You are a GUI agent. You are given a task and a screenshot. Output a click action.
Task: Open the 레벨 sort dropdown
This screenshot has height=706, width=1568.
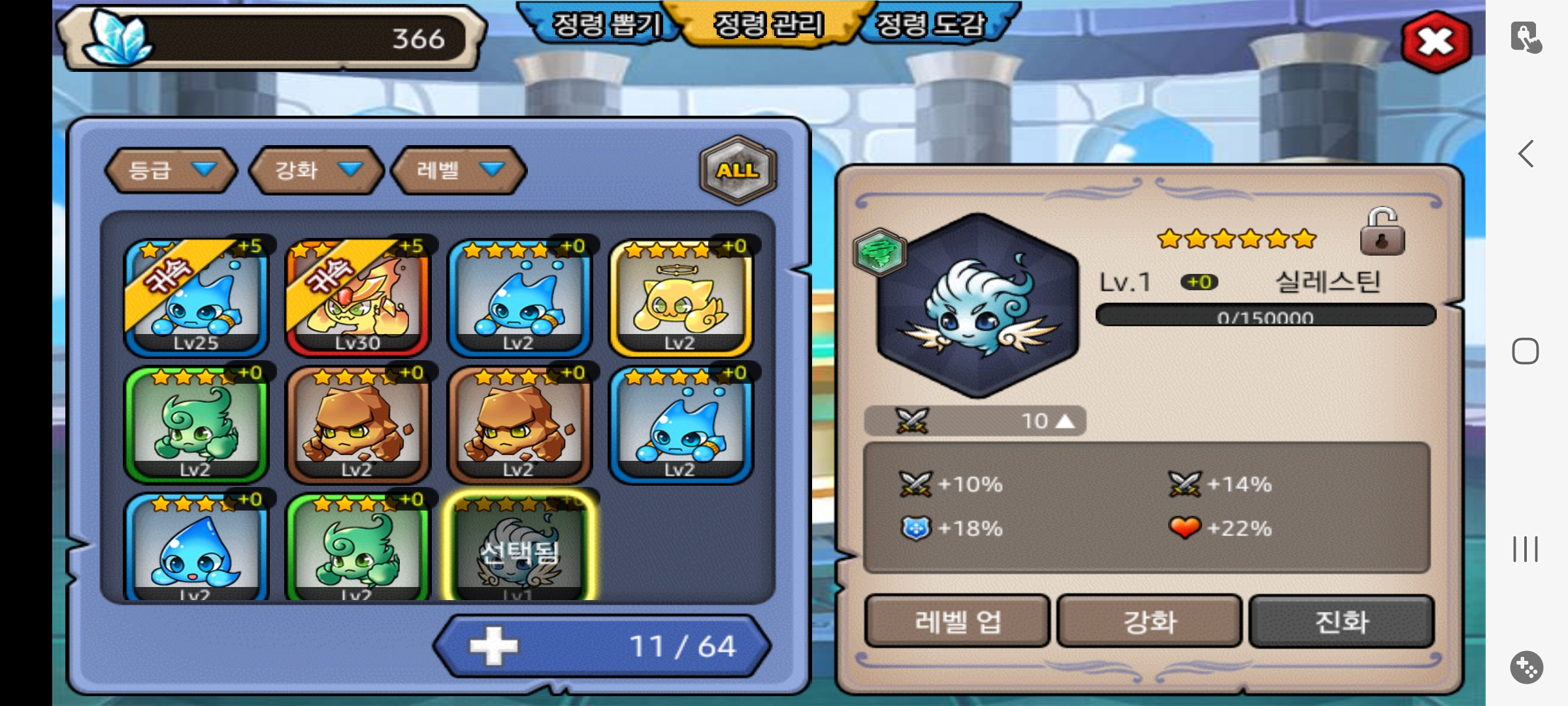tap(459, 171)
